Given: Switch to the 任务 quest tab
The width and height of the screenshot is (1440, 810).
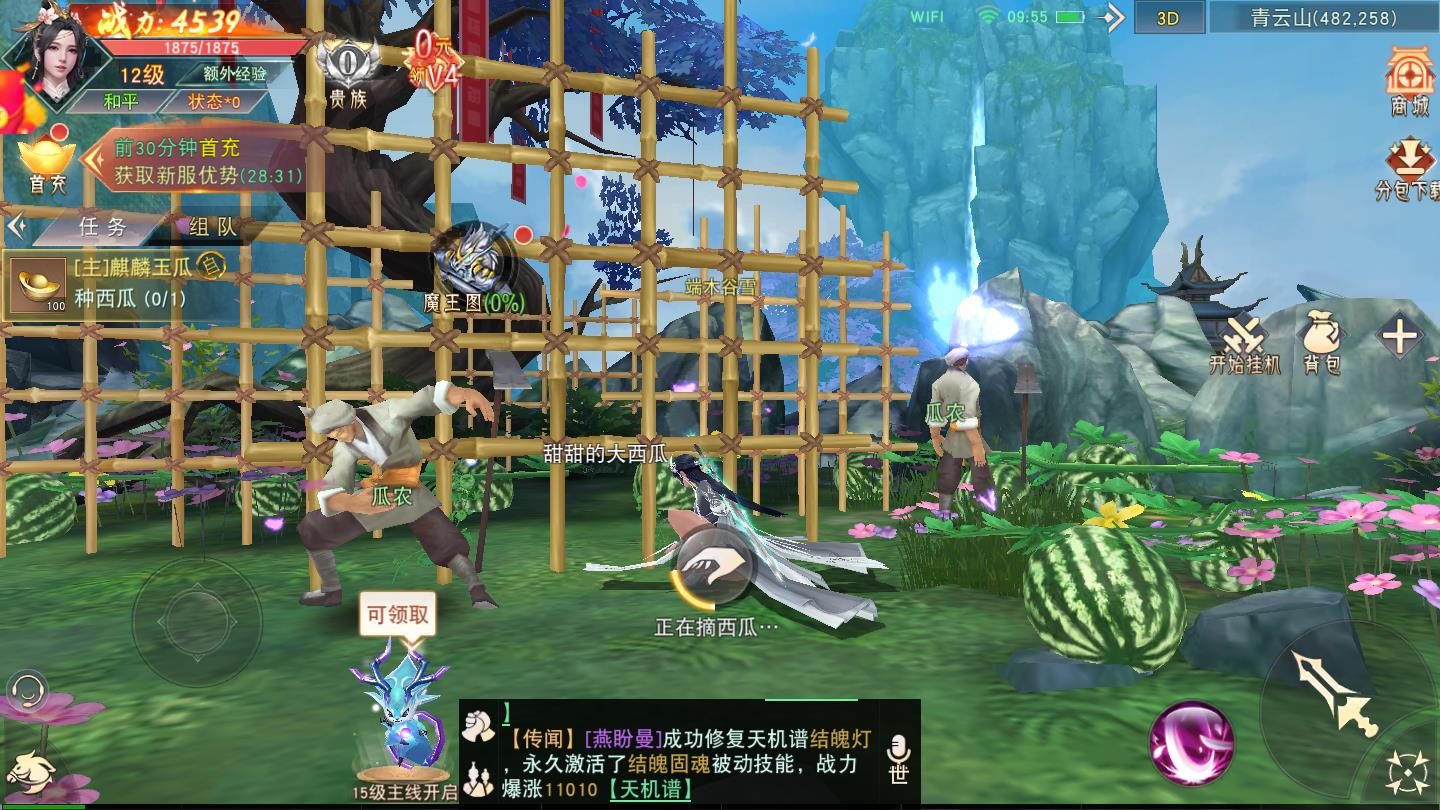Looking at the screenshot, I should pyautogui.click(x=102, y=228).
